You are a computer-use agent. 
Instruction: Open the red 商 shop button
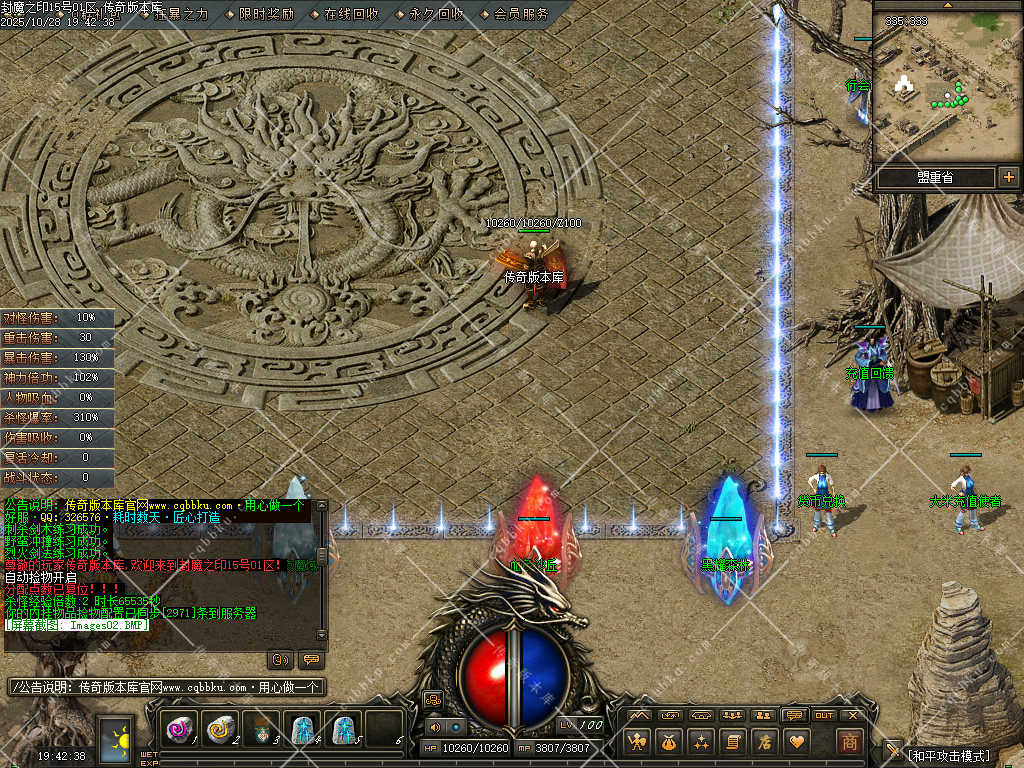(x=850, y=741)
